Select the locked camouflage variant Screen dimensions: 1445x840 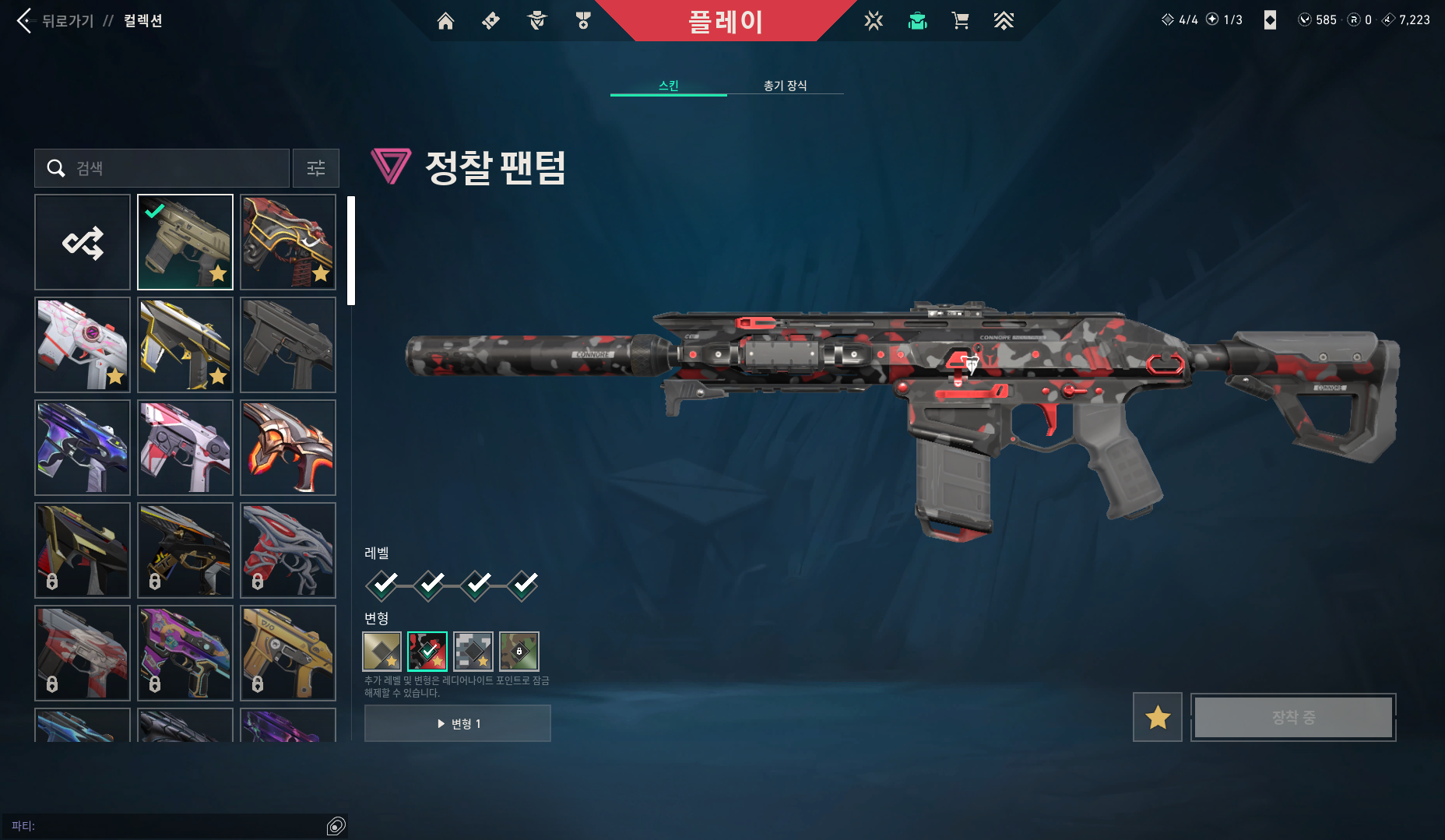(x=519, y=652)
